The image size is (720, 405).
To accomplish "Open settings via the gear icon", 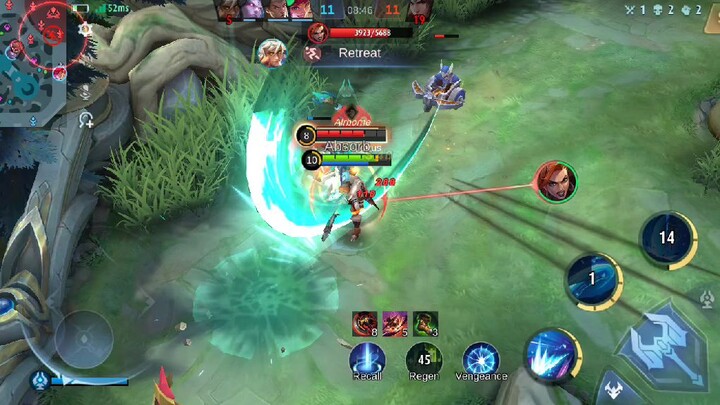I will pyautogui.click(x=86, y=30).
